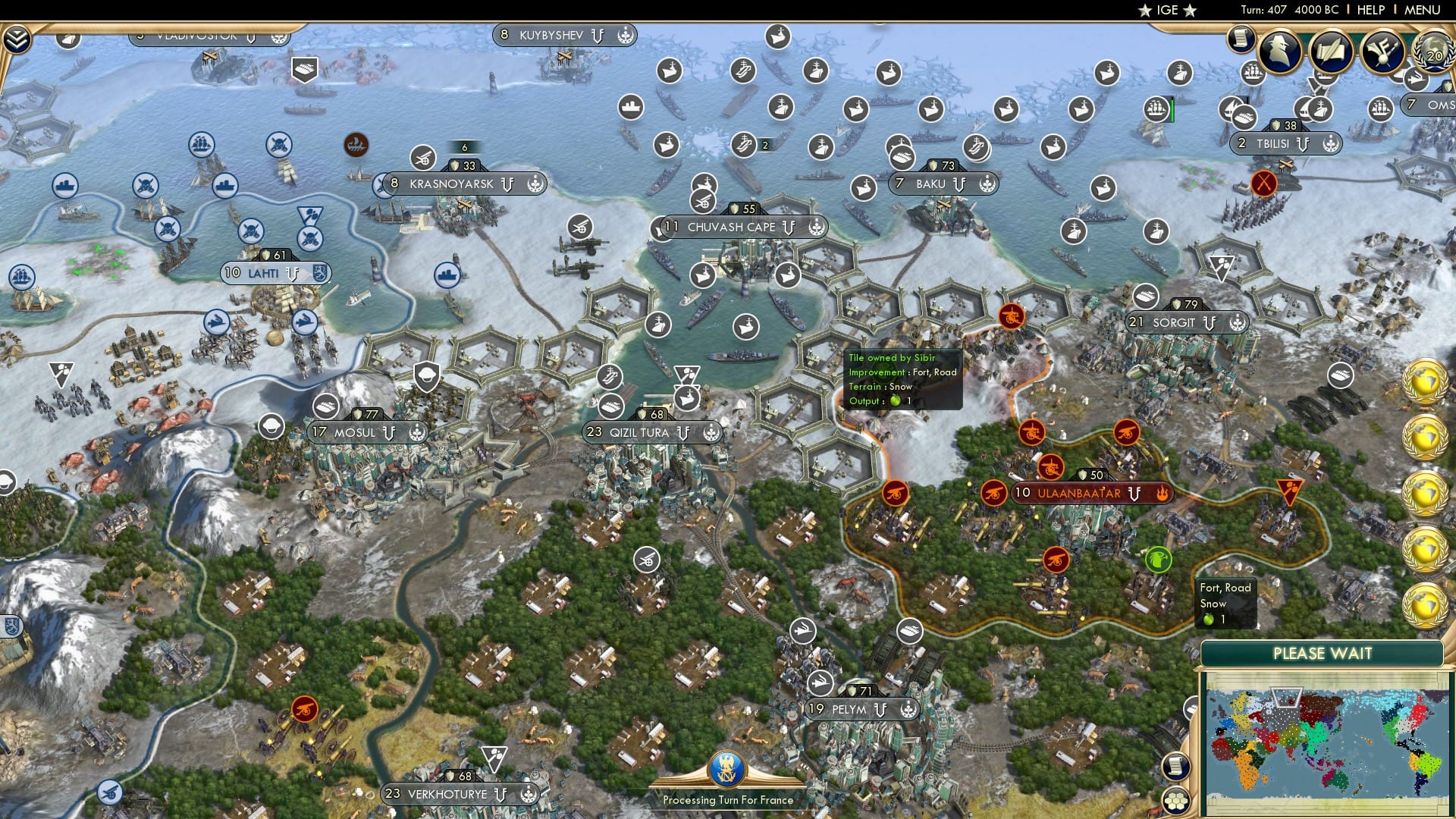Click the faith icon on Baku's city banner

pos(987,184)
